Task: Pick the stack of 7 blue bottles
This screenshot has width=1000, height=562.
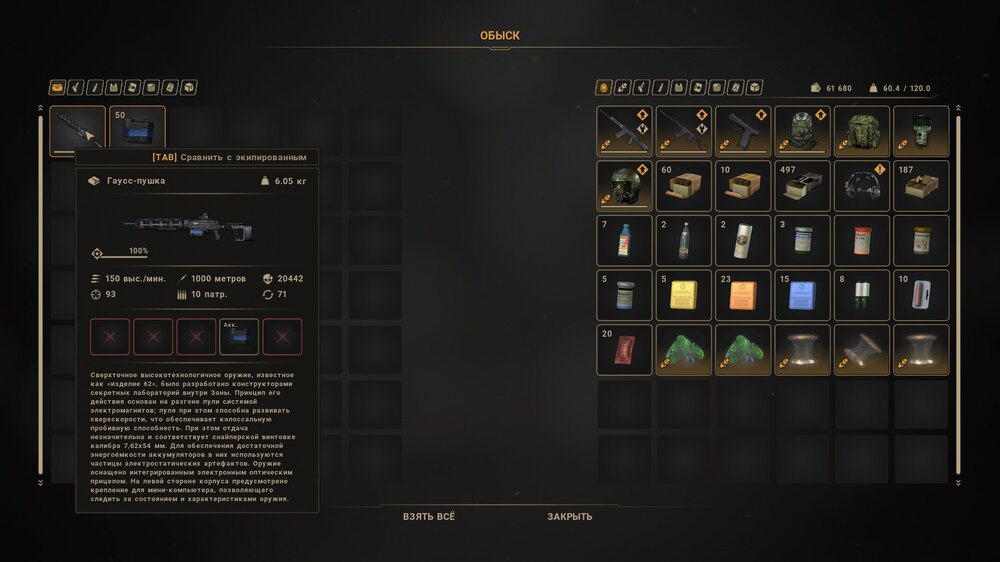Action: tap(624, 241)
